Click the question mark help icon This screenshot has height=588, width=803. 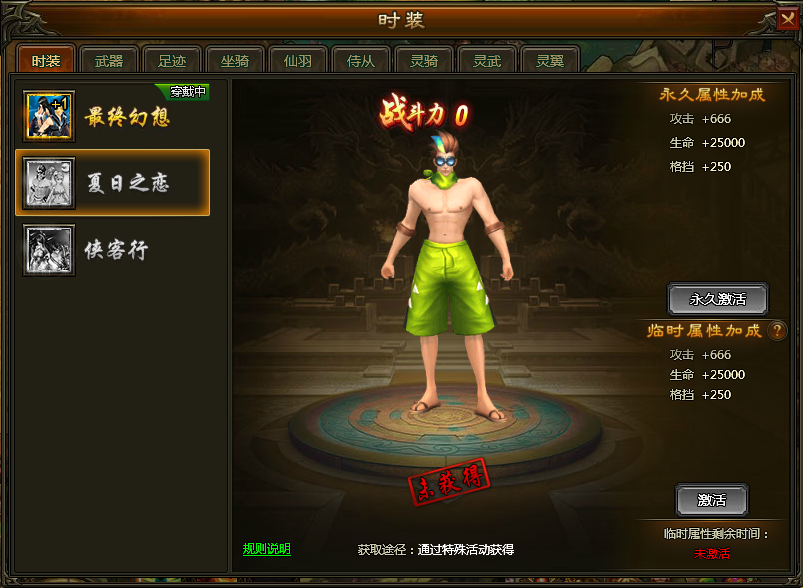pyautogui.click(x=777, y=331)
